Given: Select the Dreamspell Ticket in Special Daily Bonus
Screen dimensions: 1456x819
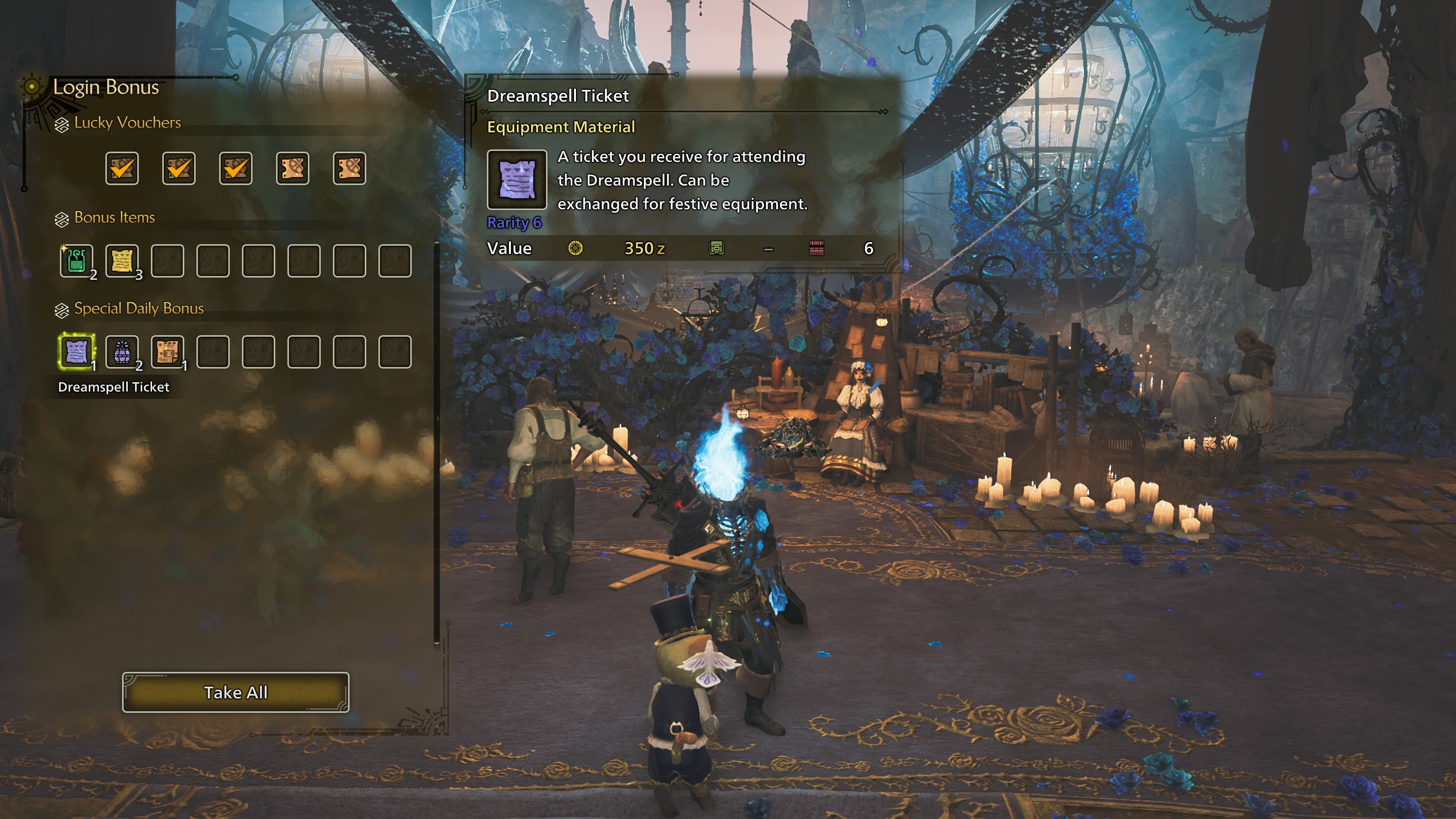Looking at the screenshot, I should pyautogui.click(x=76, y=351).
